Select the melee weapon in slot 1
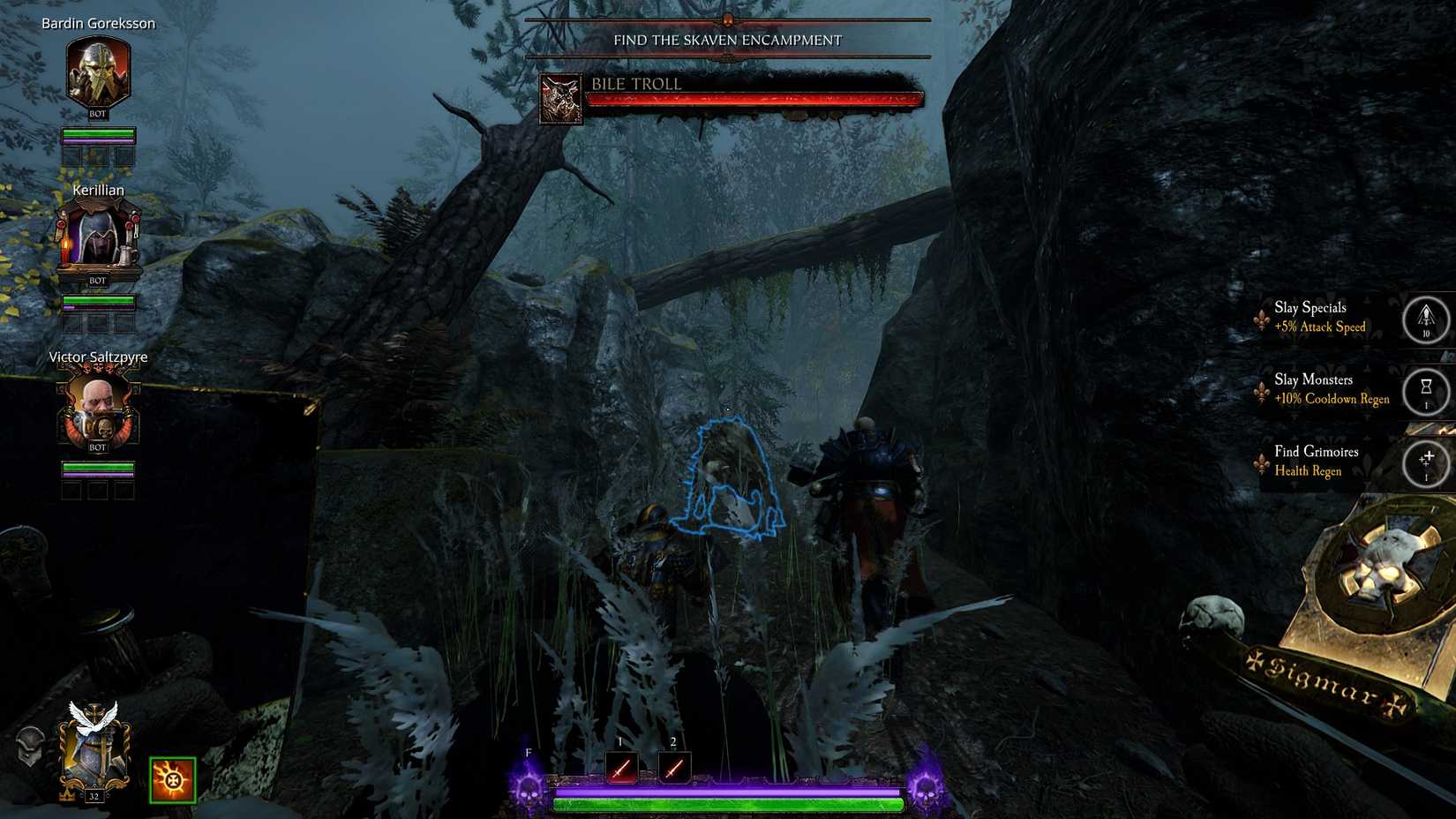This screenshot has height=819, width=1456. tap(620, 767)
